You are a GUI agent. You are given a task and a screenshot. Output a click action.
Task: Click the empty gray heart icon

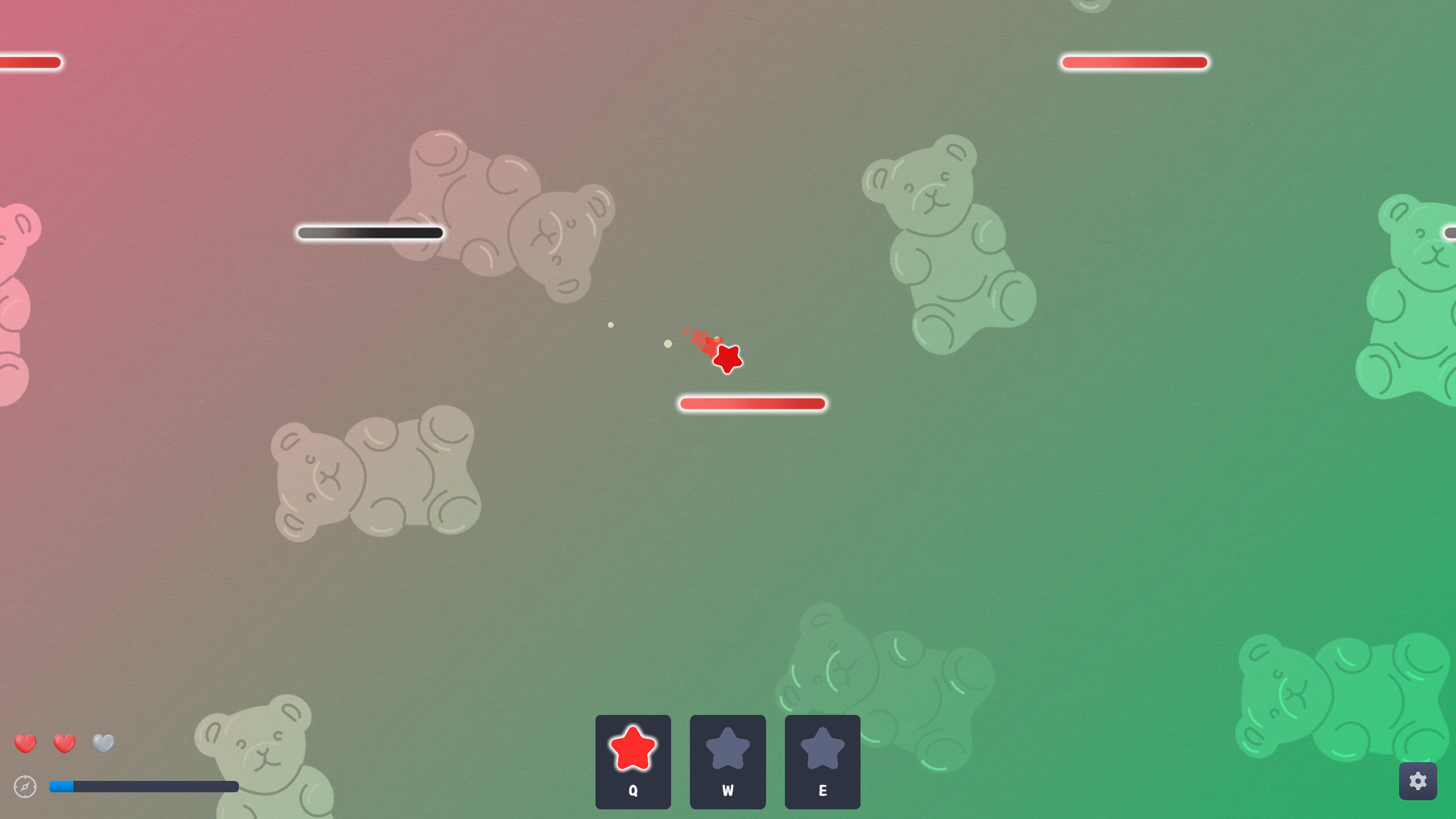(103, 743)
